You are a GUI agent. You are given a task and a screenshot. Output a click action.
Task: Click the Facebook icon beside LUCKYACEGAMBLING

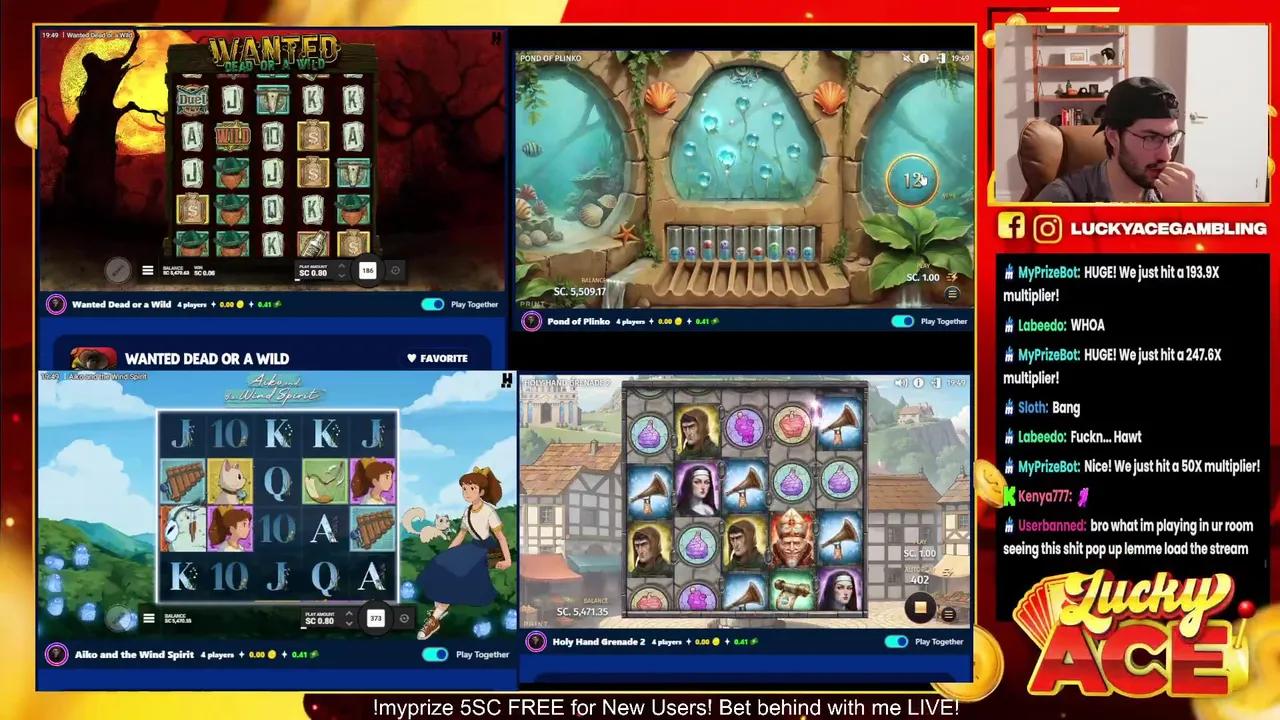tap(1011, 228)
